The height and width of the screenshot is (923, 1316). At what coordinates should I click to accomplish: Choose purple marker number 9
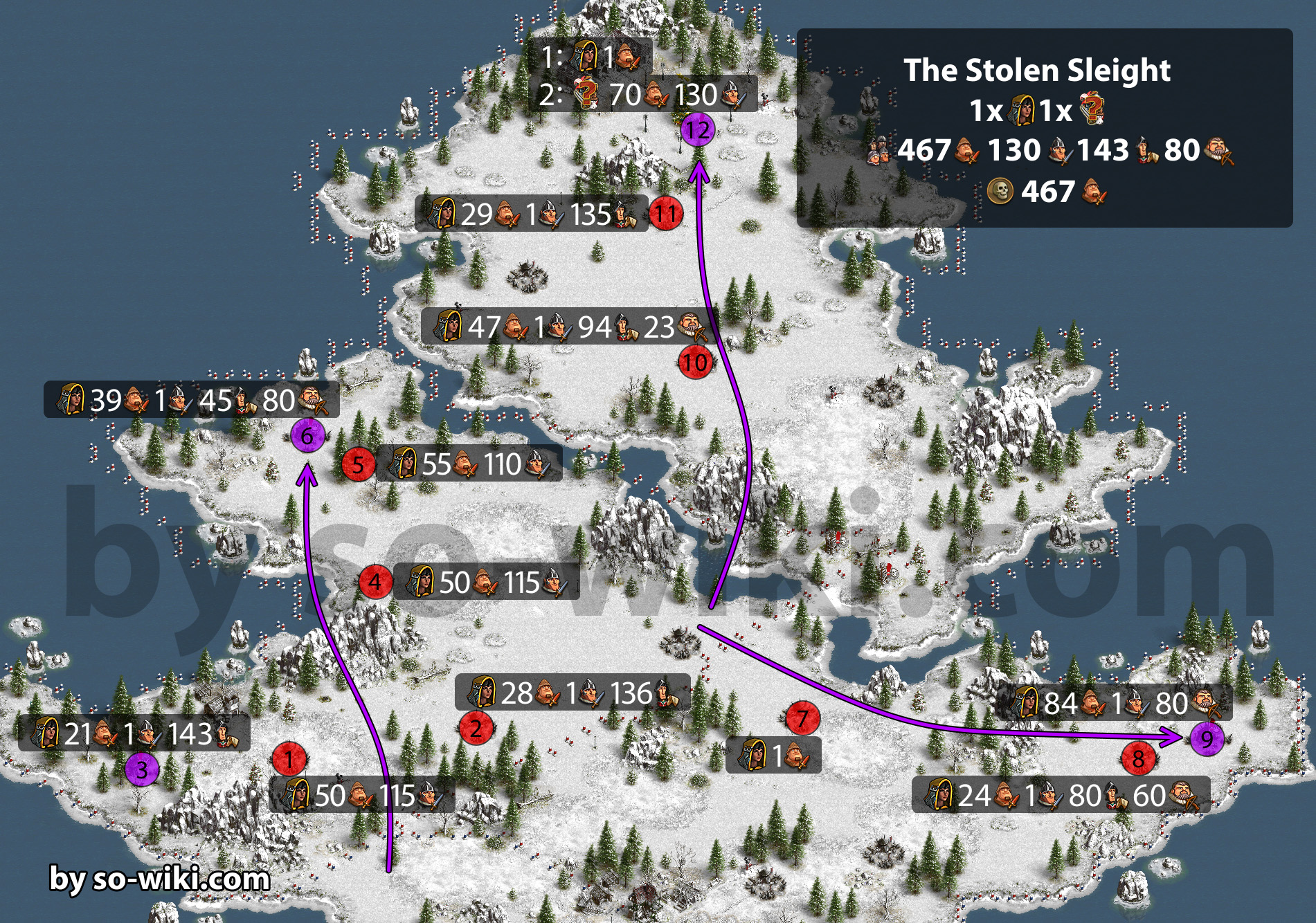(x=1207, y=739)
